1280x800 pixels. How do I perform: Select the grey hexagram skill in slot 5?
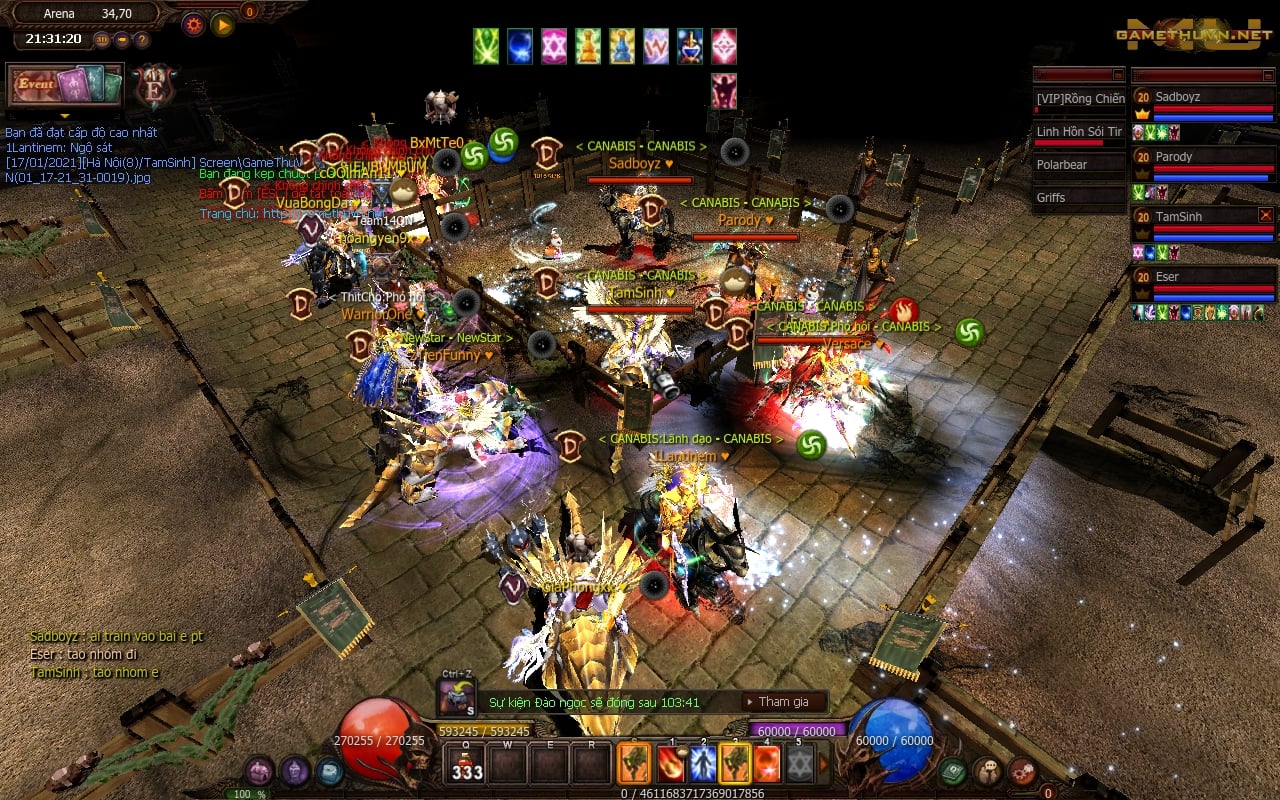[799, 765]
